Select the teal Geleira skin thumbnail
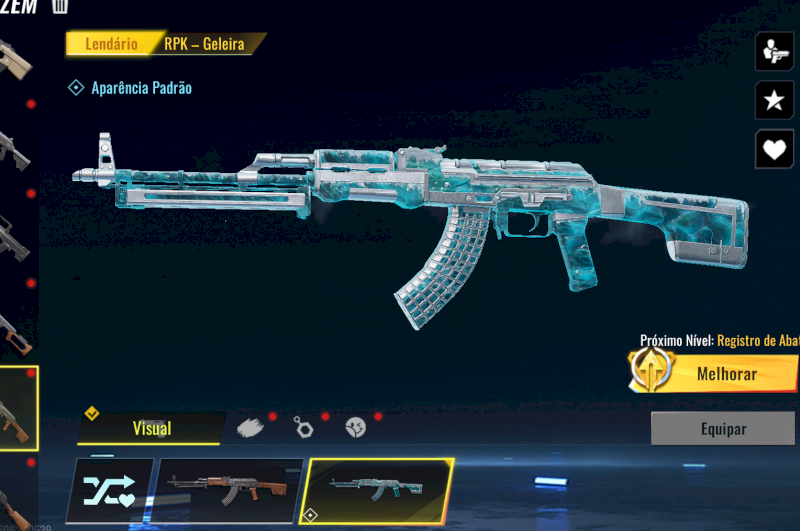 tap(377, 490)
